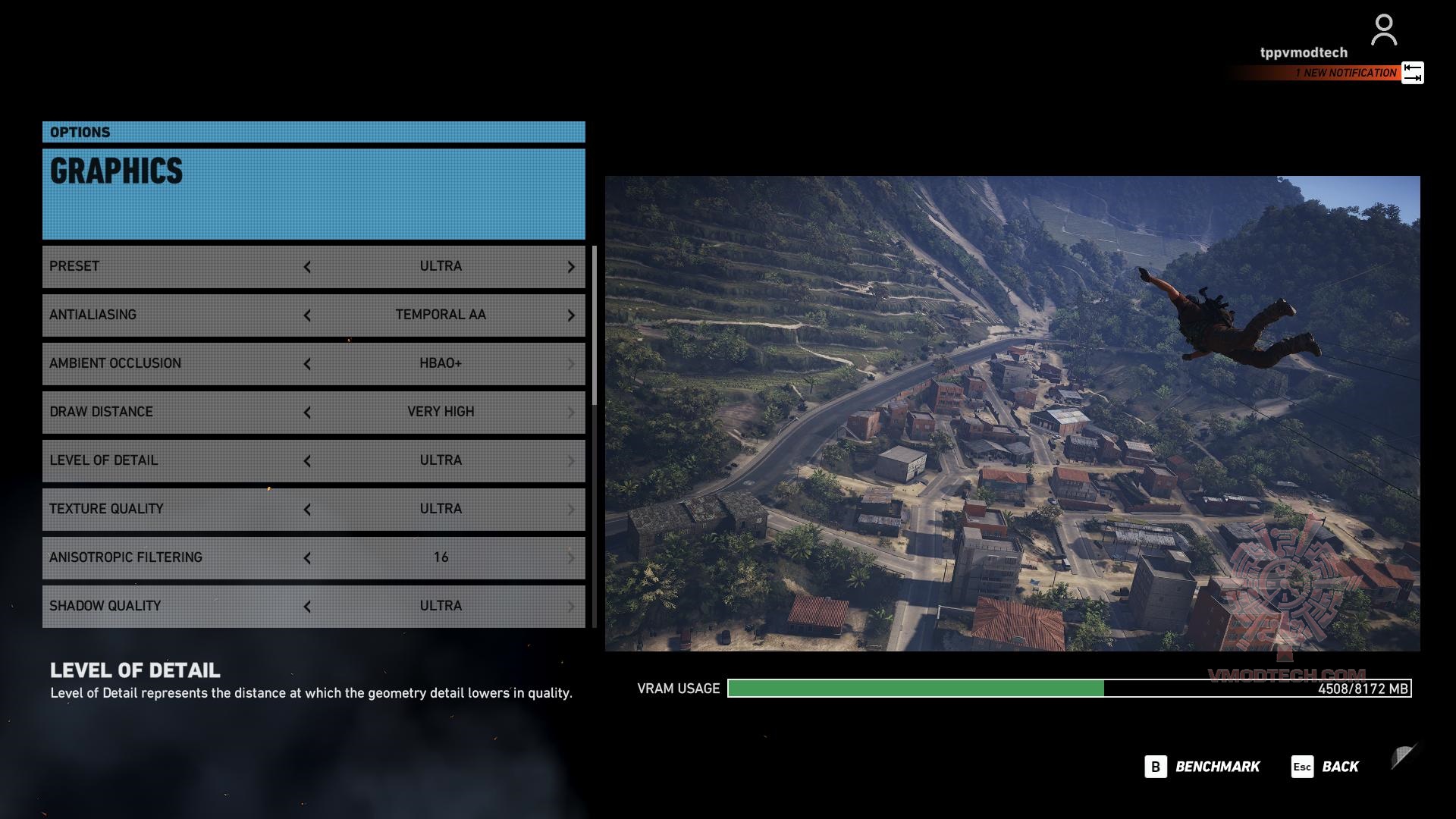This screenshot has width=1456, height=819.
Task: Click right arrow on Antialiasing row
Action: click(571, 315)
